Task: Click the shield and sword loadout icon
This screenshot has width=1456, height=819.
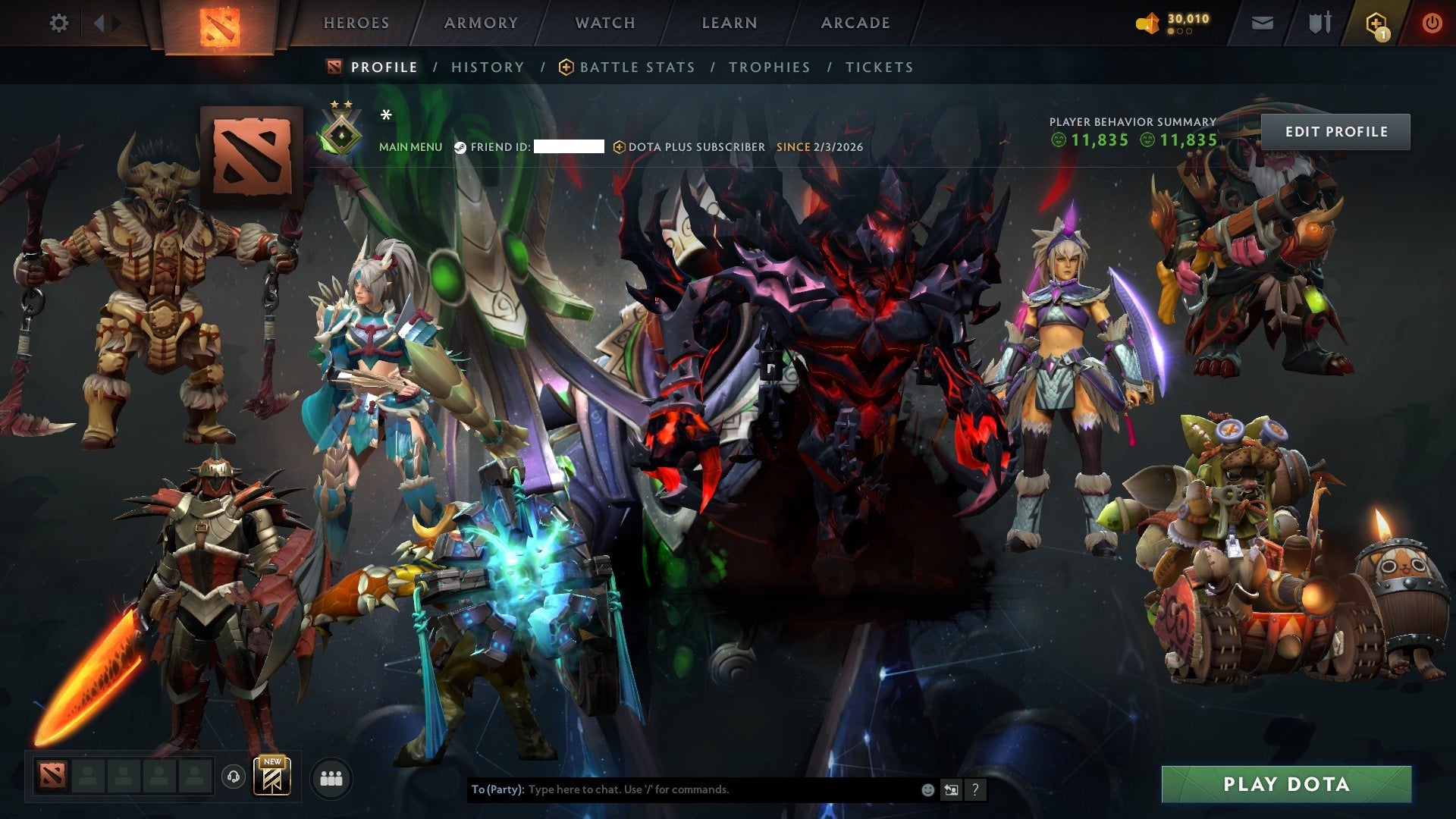Action: pyautogui.click(x=1321, y=23)
